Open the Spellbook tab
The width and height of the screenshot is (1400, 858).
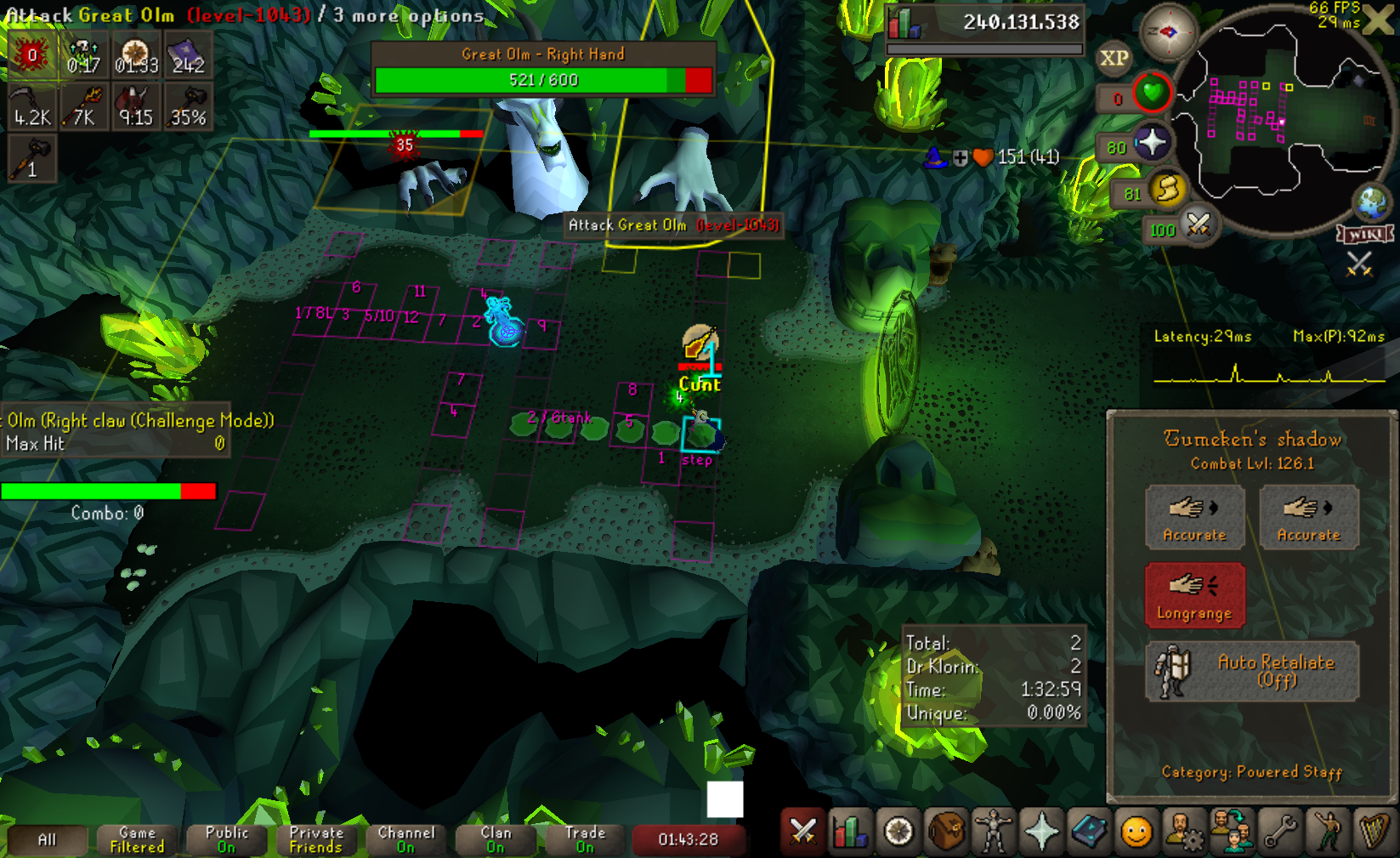pos(1089,832)
